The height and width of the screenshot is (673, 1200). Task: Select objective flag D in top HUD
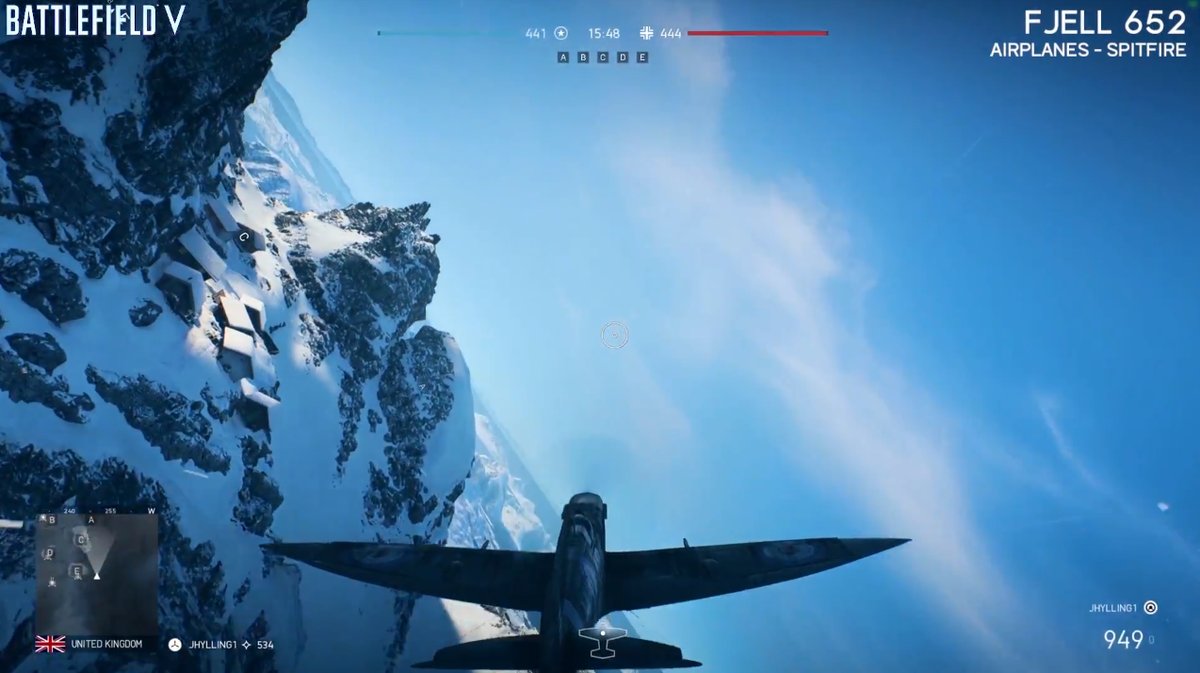click(x=622, y=57)
